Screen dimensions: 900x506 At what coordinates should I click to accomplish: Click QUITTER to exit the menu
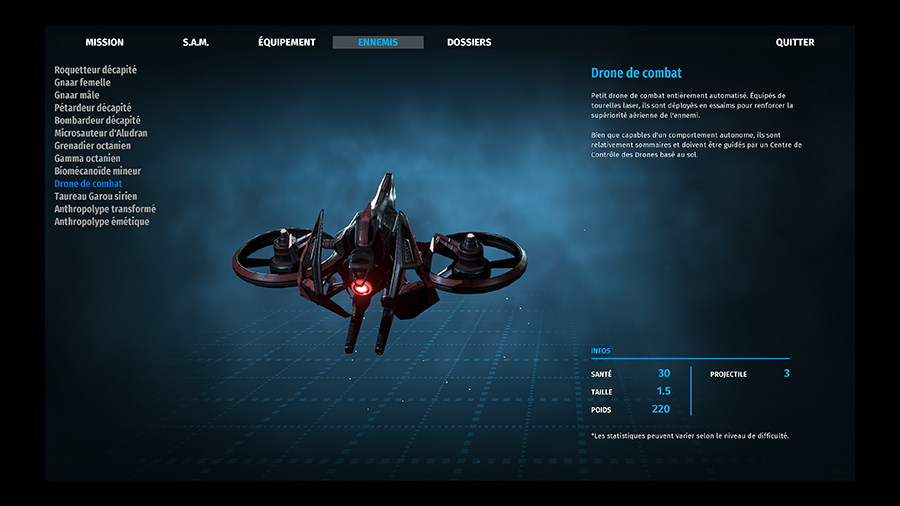795,43
